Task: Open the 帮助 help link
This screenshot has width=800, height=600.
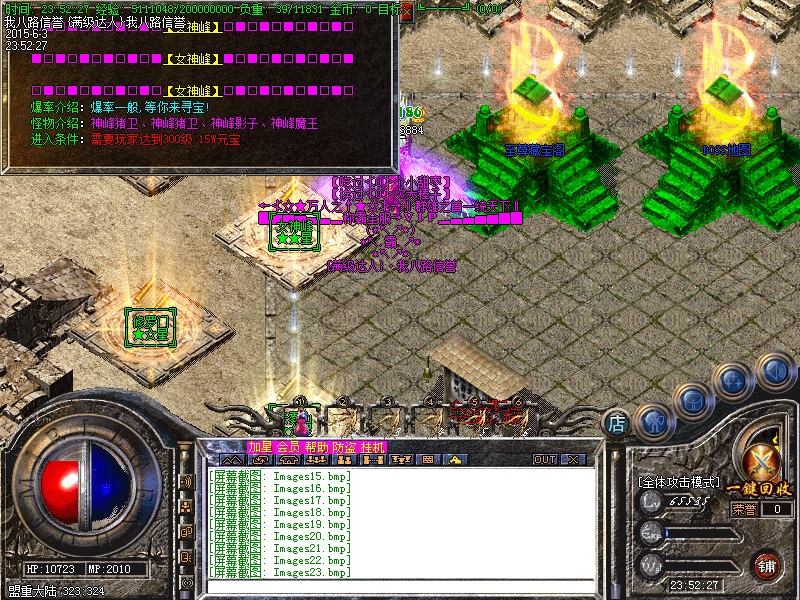Action: pyautogui.click(x=316, y=447)
